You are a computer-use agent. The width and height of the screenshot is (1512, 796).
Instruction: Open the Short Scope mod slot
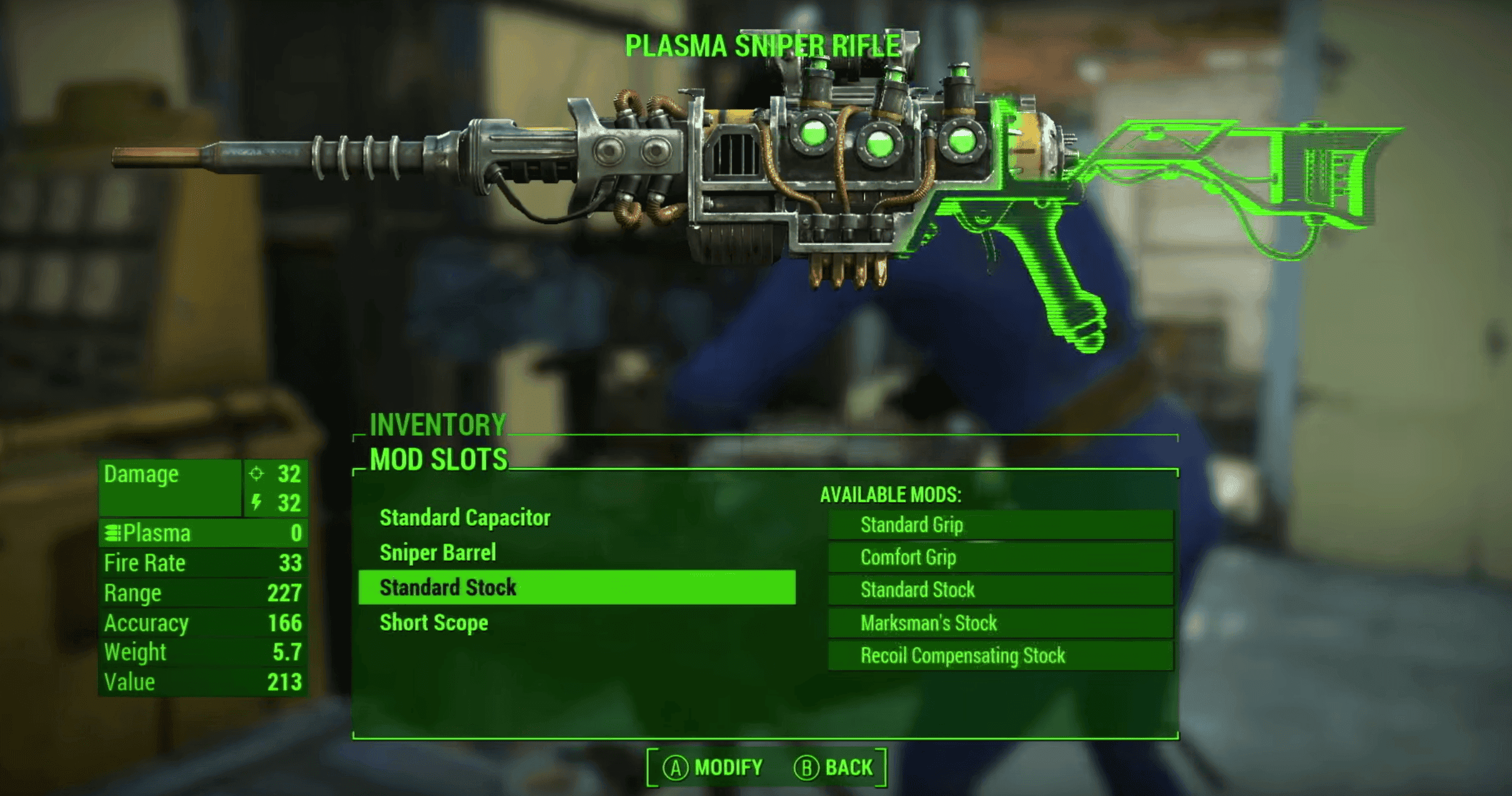tap(434, 623)
